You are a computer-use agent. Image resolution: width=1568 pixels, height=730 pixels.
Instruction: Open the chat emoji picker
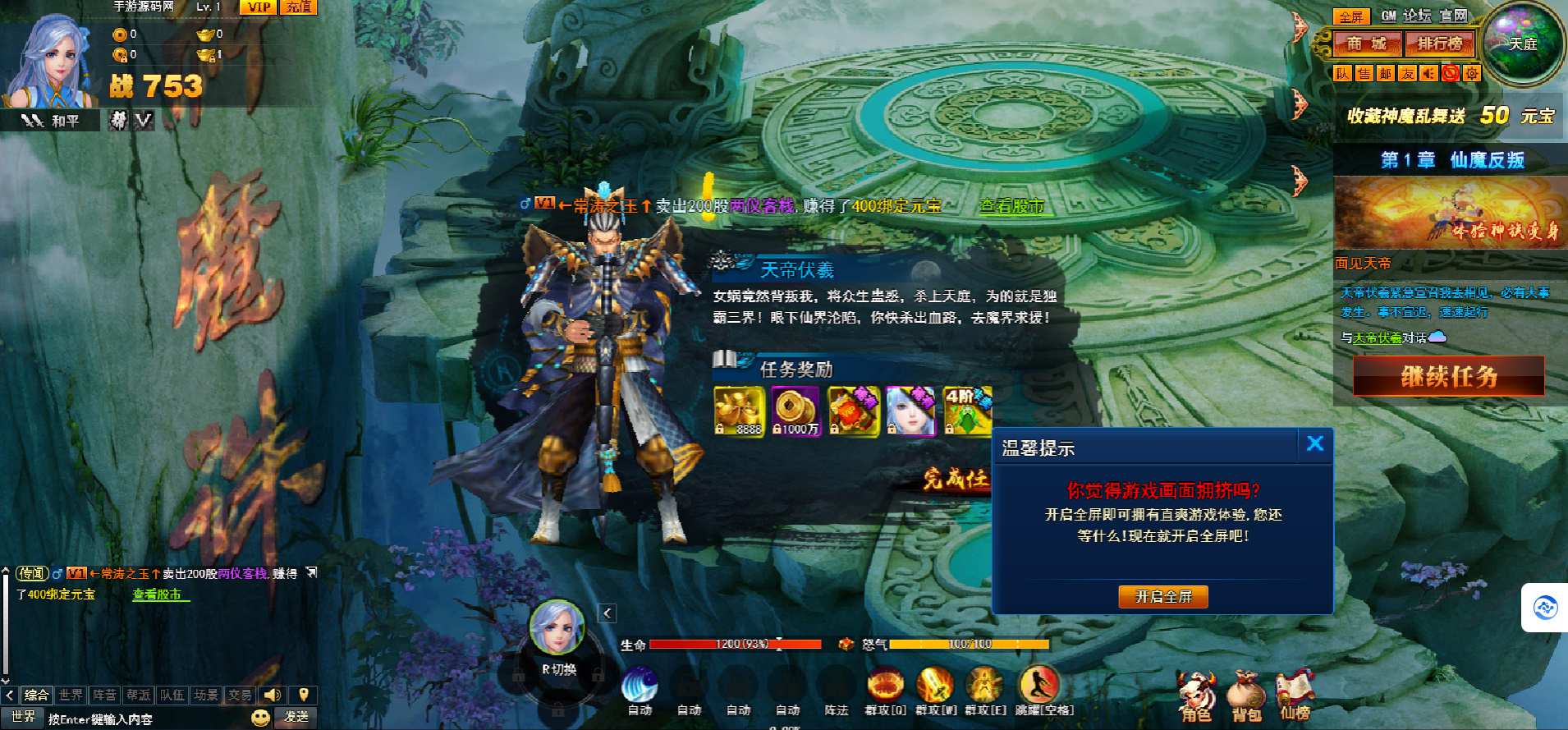point(260,718)
